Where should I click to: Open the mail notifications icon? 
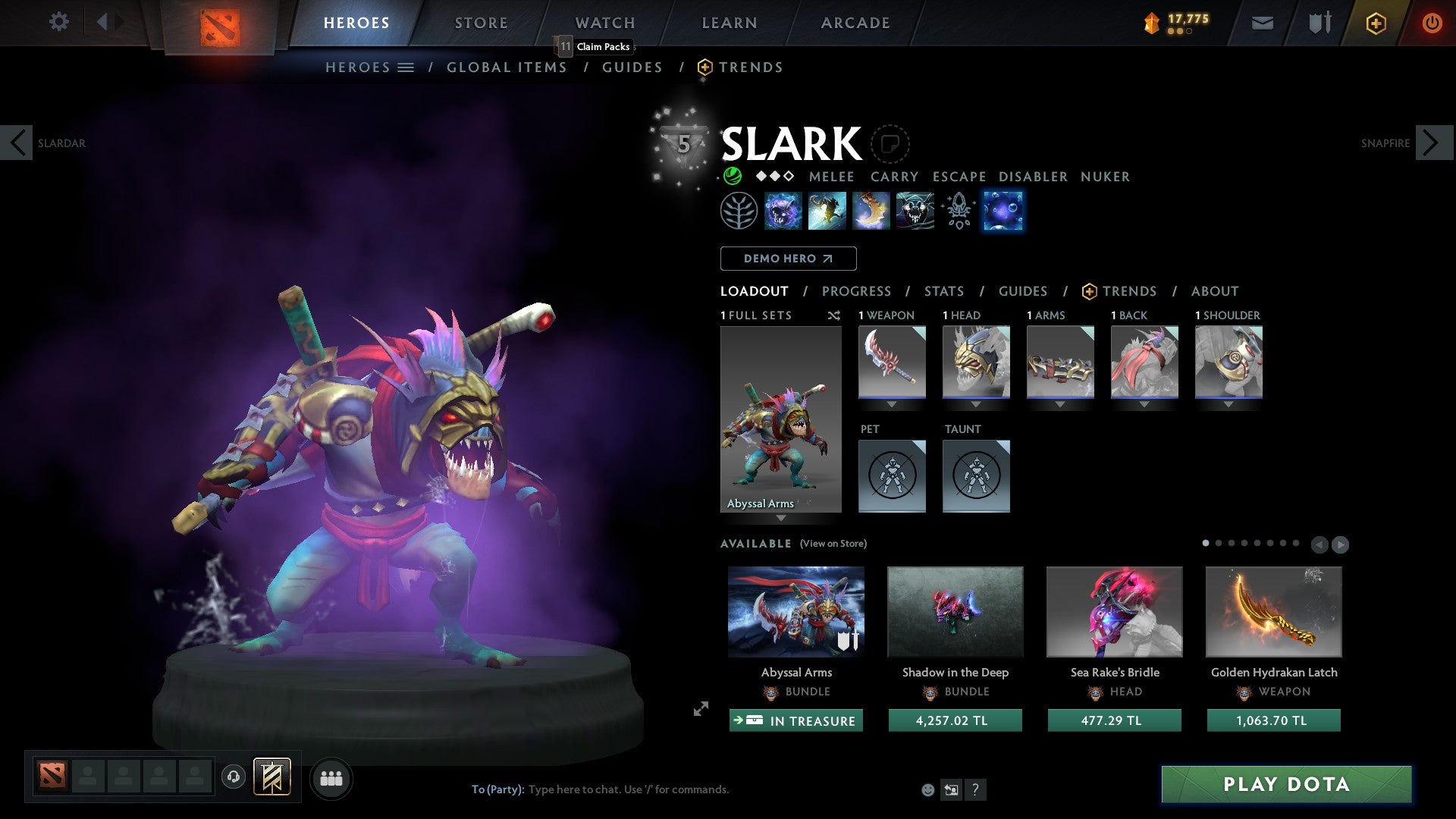(1263, 23)
